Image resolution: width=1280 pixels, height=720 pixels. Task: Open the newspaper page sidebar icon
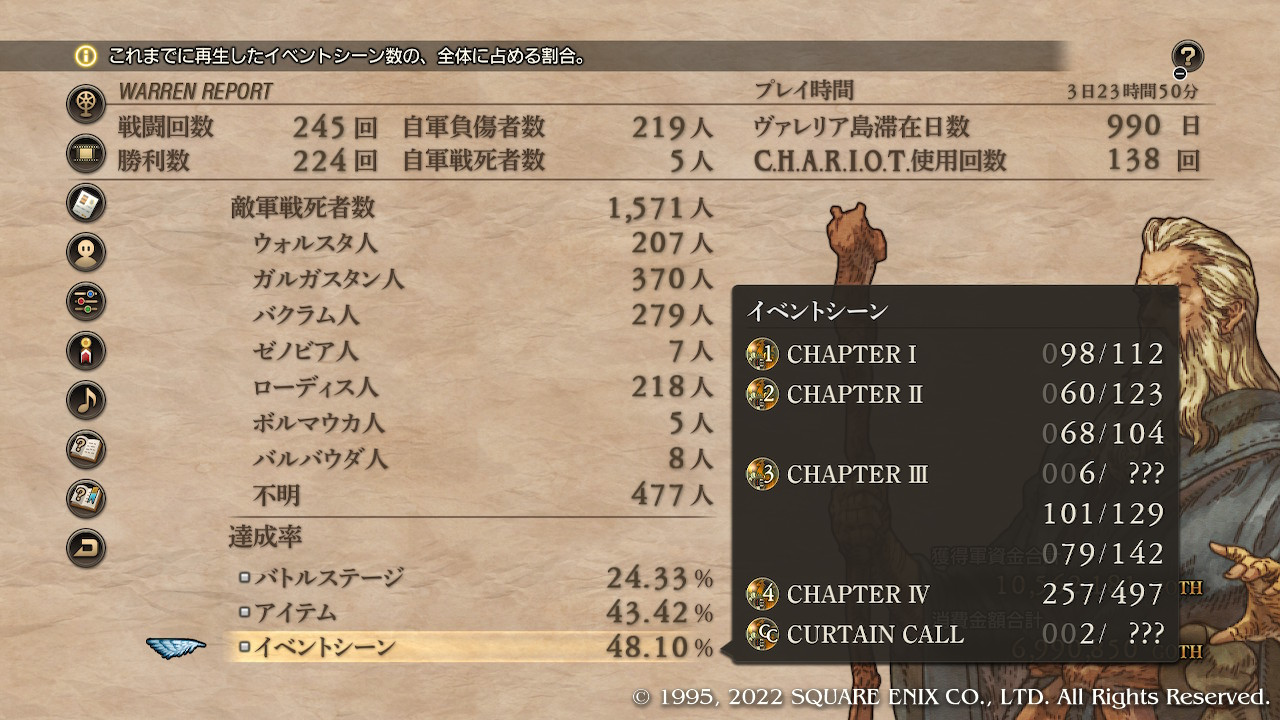(87, 203)
